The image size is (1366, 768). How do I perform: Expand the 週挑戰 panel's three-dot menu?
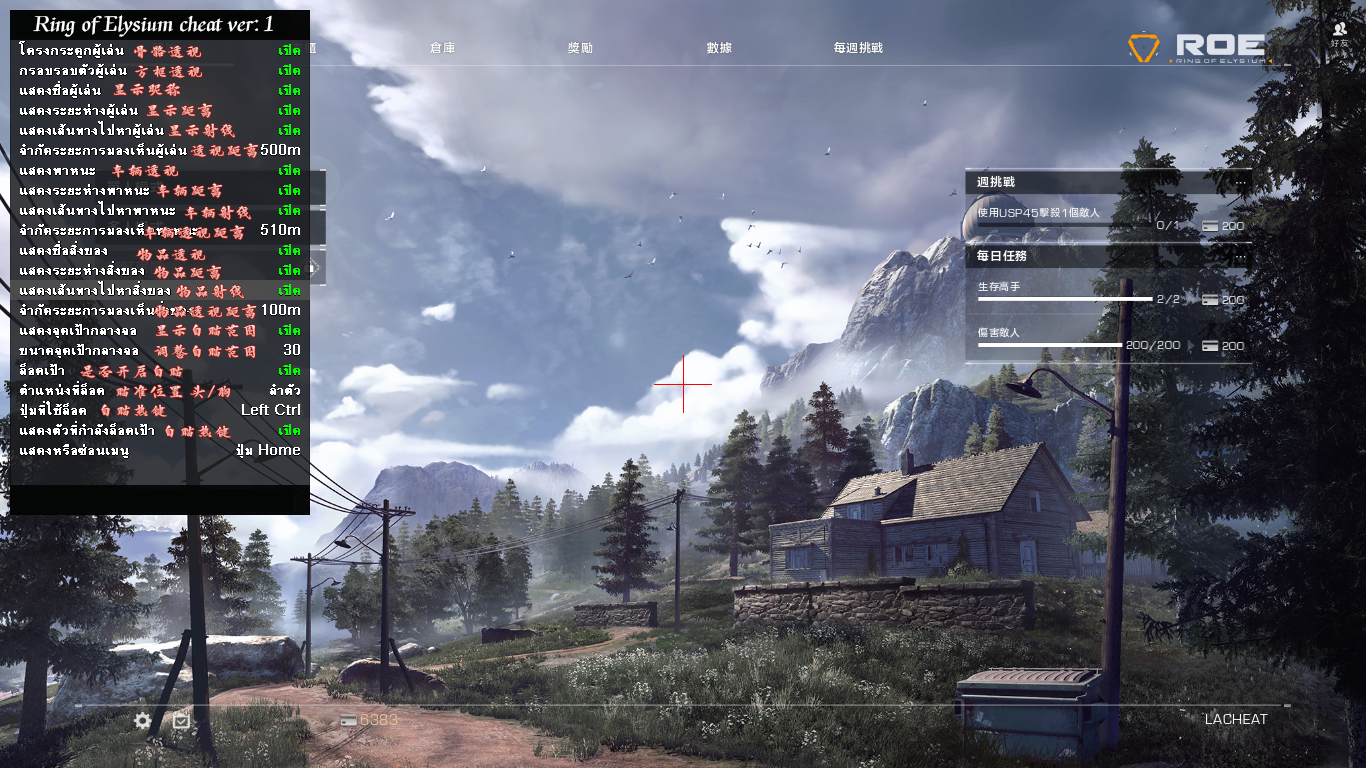pyautogui.click(x=1241, y=182)
